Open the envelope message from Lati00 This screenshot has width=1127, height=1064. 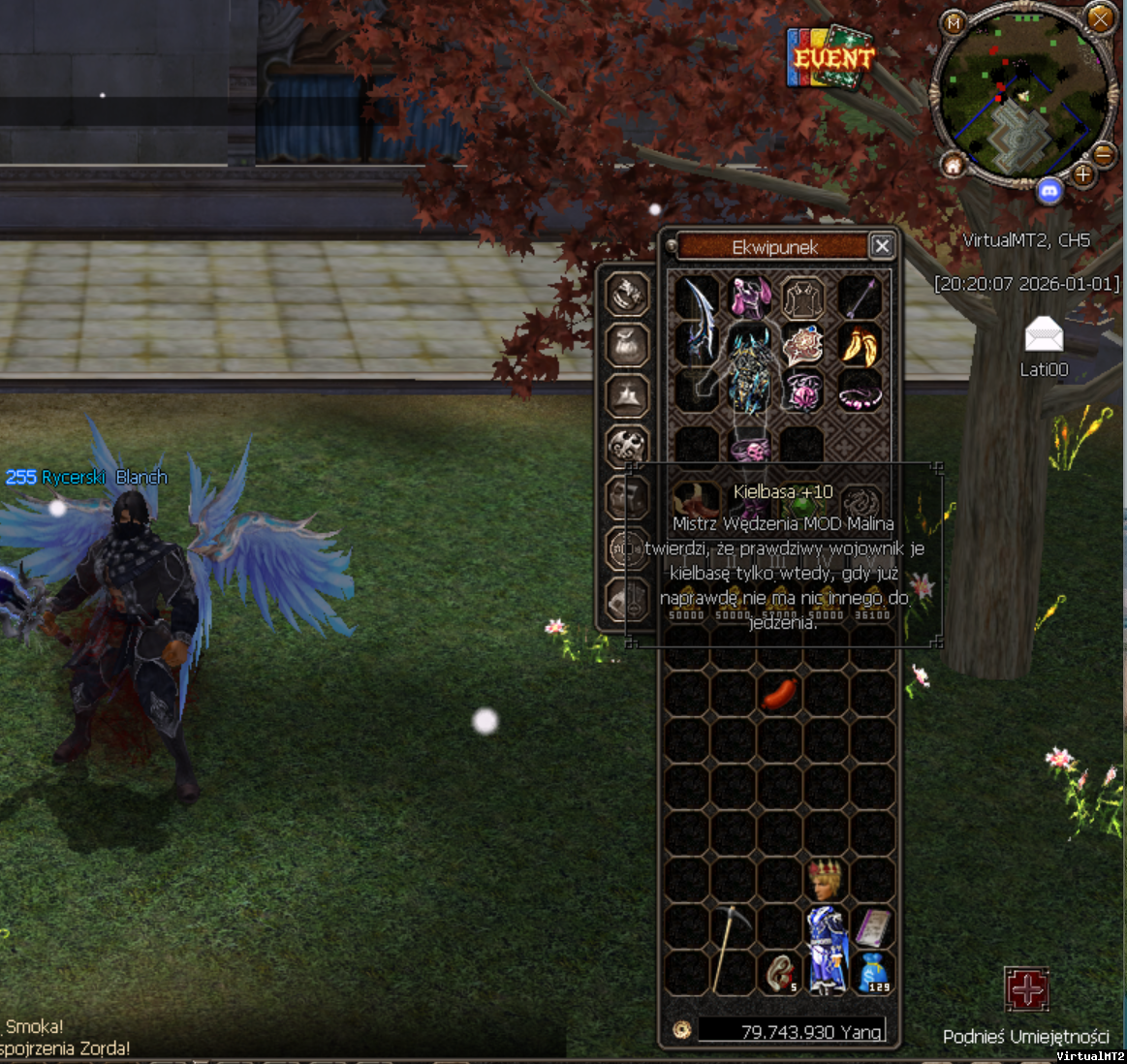tap(1044, 335)
